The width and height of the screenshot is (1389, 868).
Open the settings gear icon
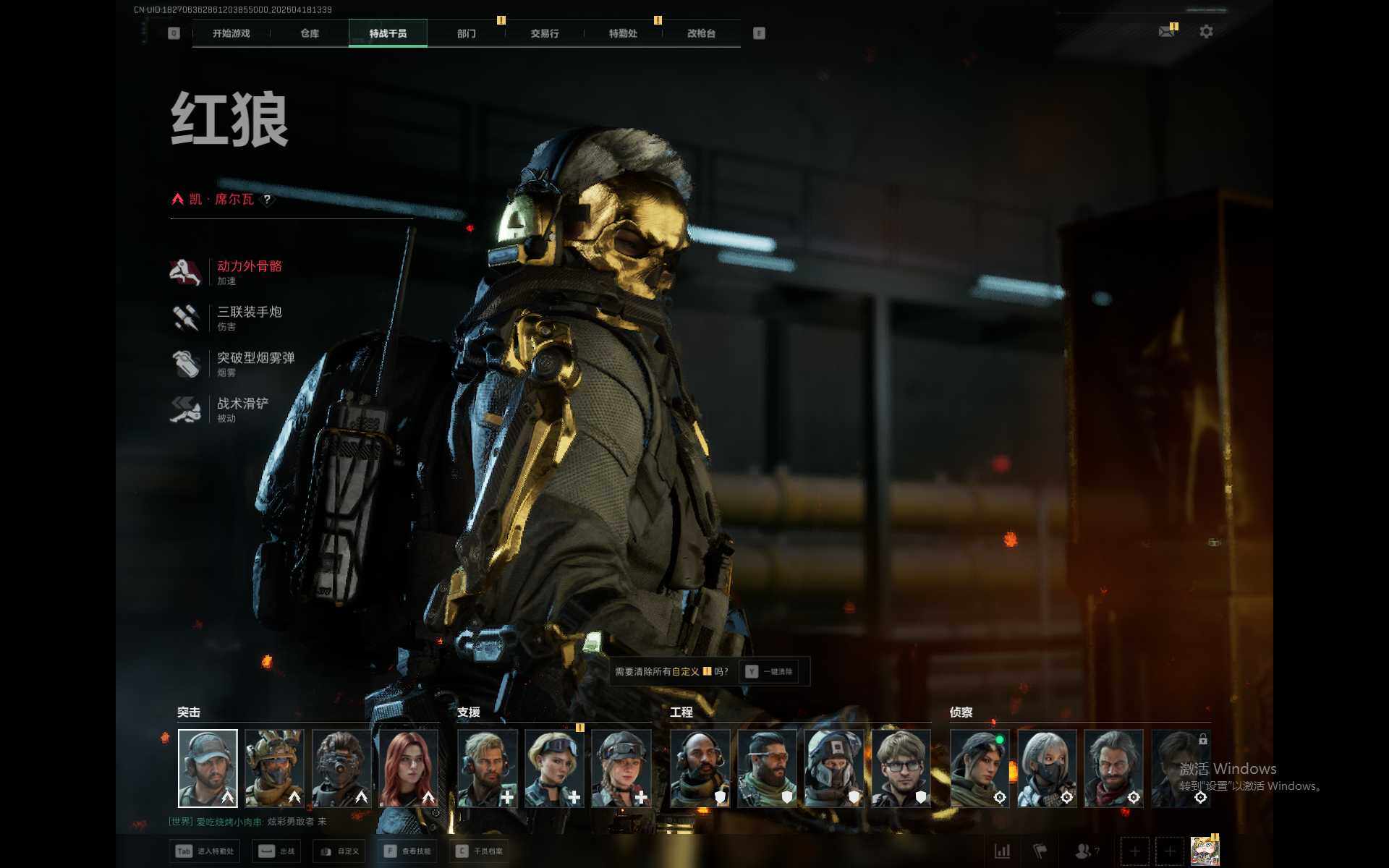[x=1206, y=32]
